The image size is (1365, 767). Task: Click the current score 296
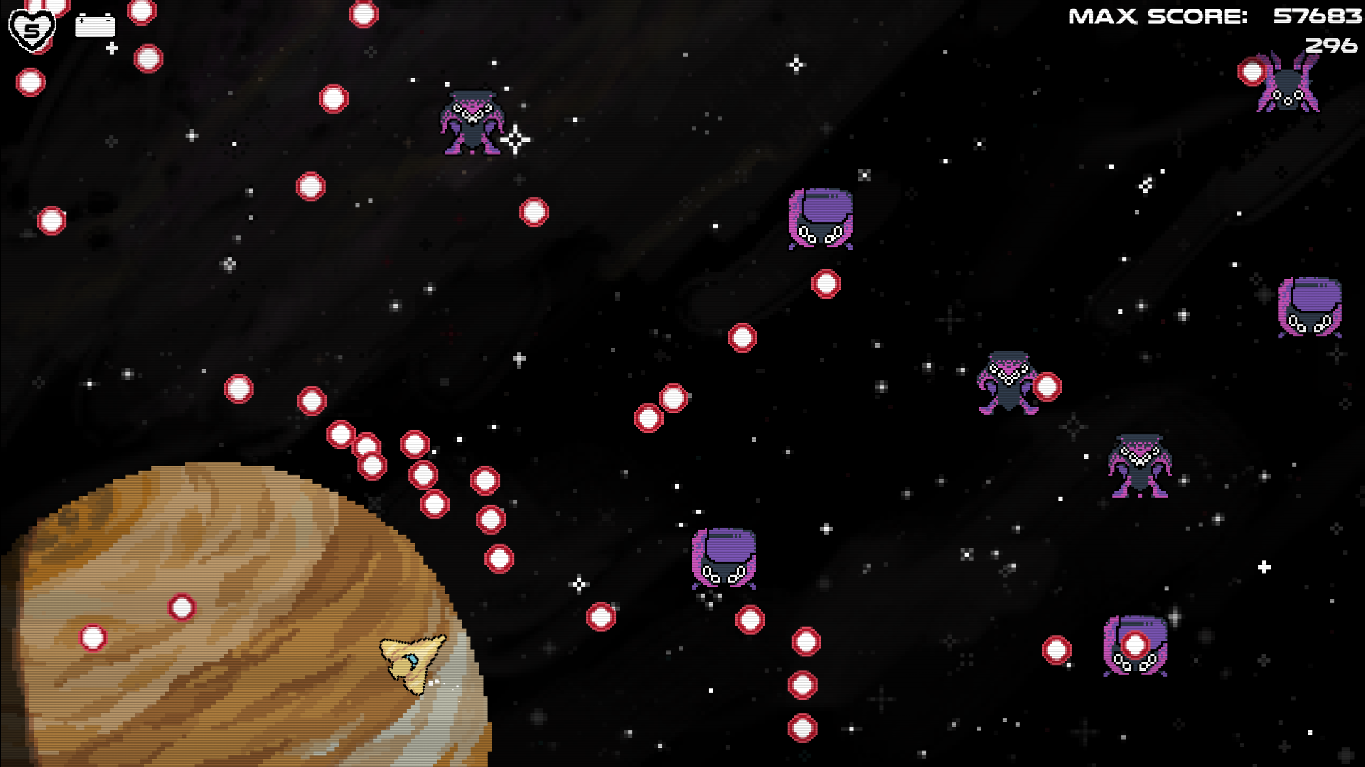[x=1330, y=43]
